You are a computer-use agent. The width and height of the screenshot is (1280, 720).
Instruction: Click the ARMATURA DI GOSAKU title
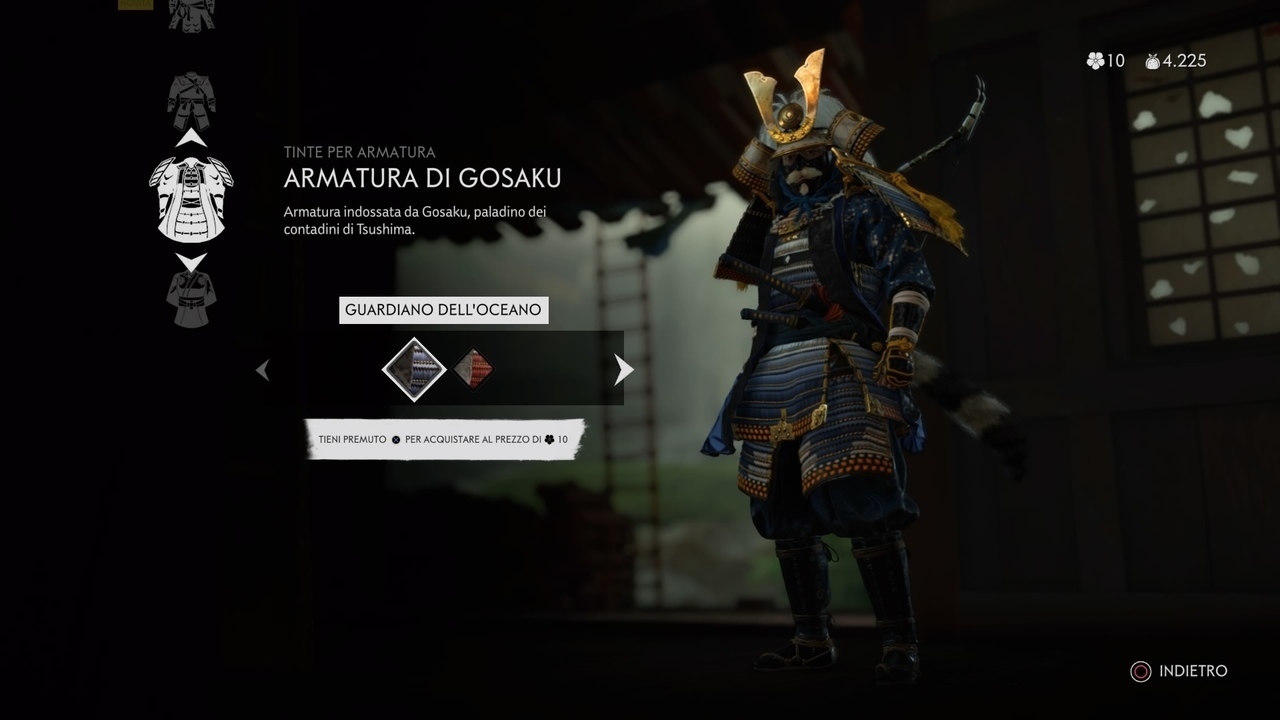coord(421,178)
